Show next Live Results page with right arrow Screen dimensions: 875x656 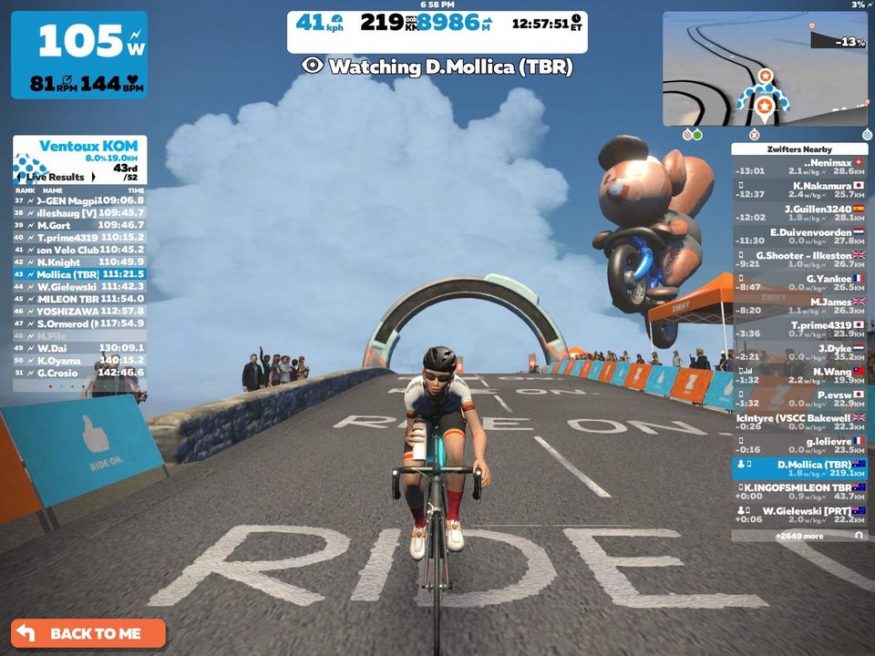point(92,176)
